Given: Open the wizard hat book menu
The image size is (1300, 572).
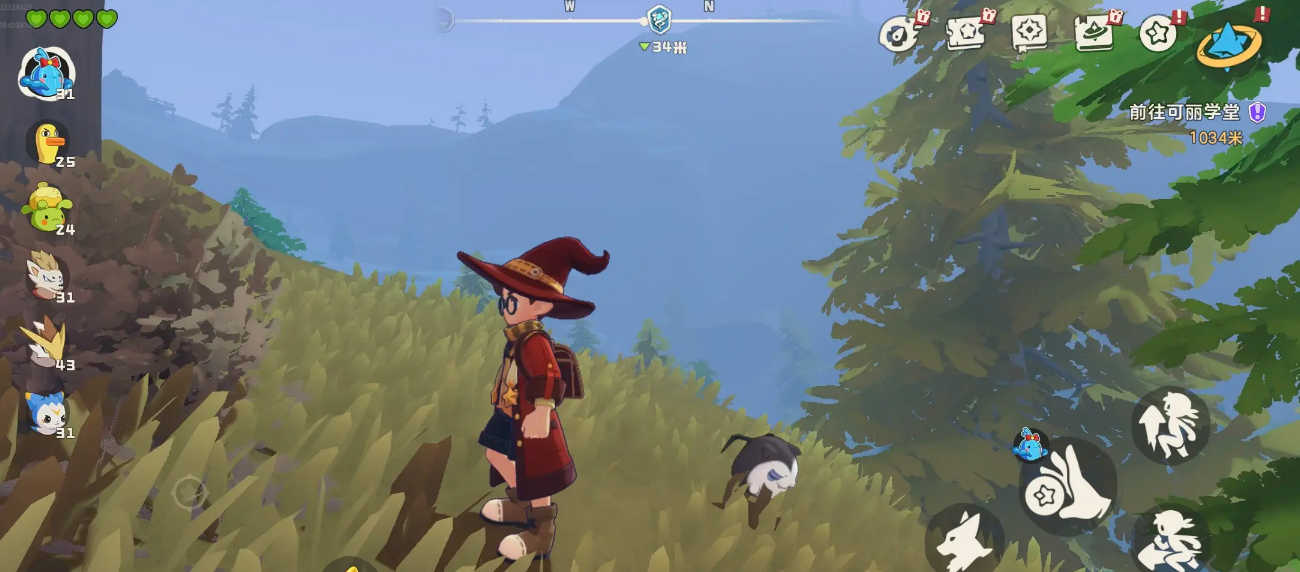Looking at the screenshot, I should (1094, 33).
